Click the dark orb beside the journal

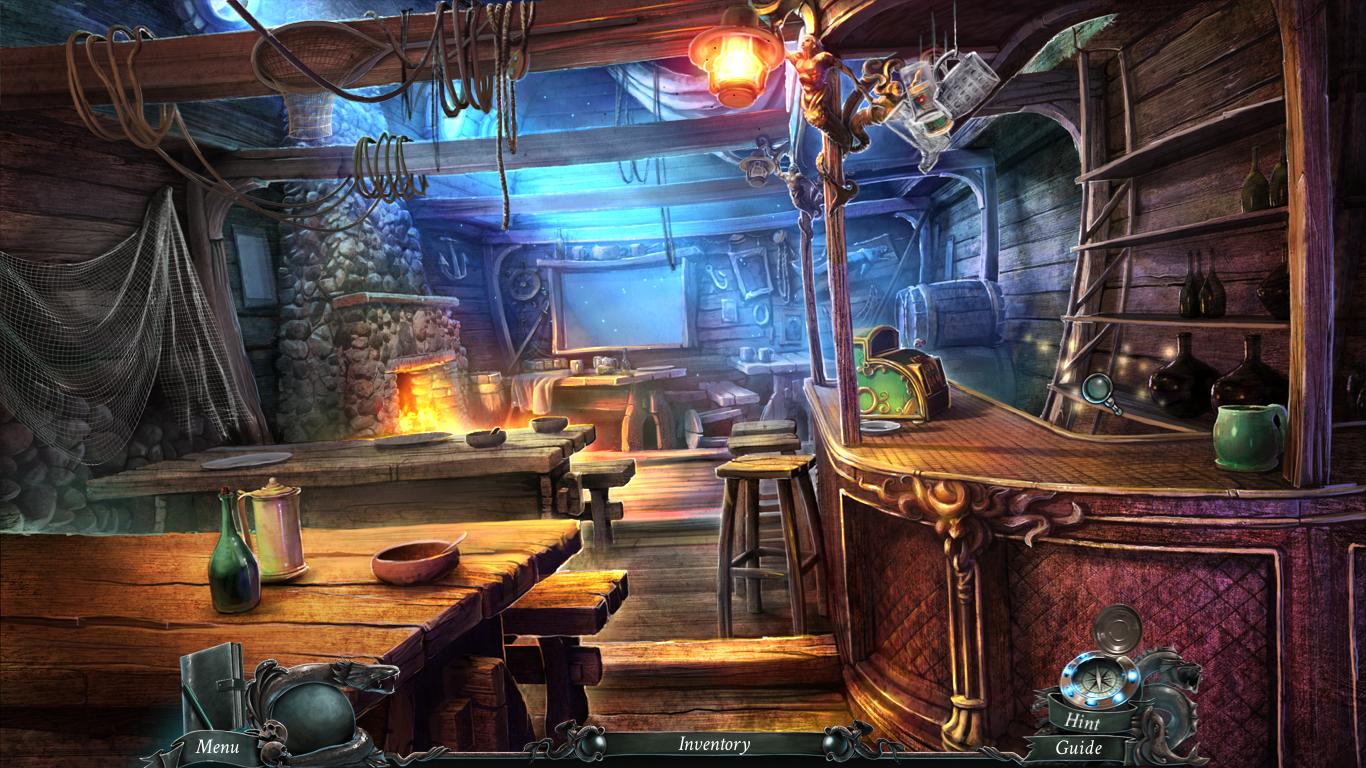coord(311,714)
